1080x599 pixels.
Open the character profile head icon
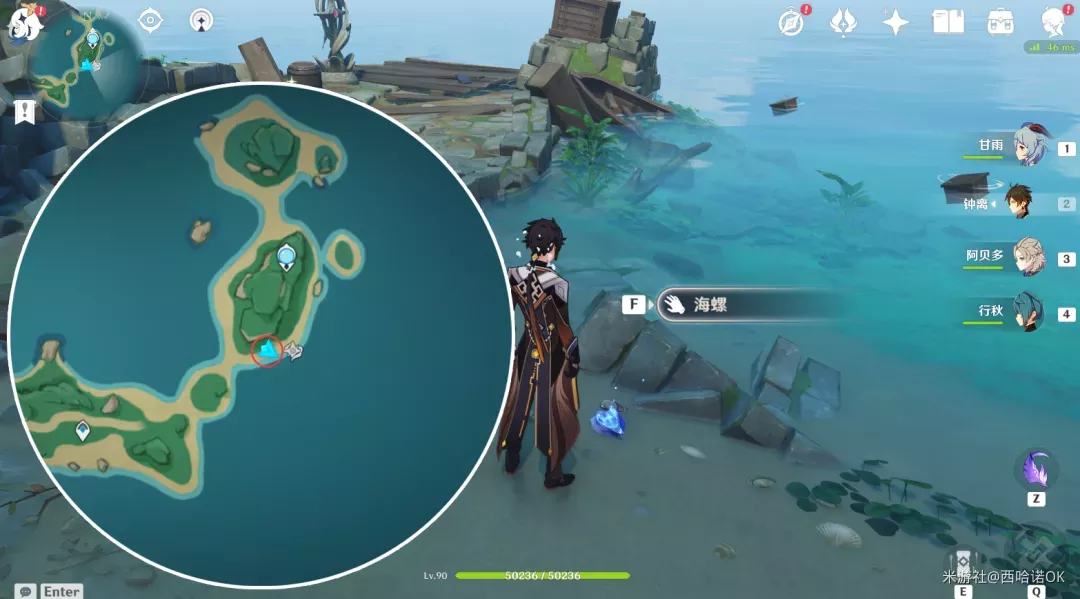click(1053, 22)
